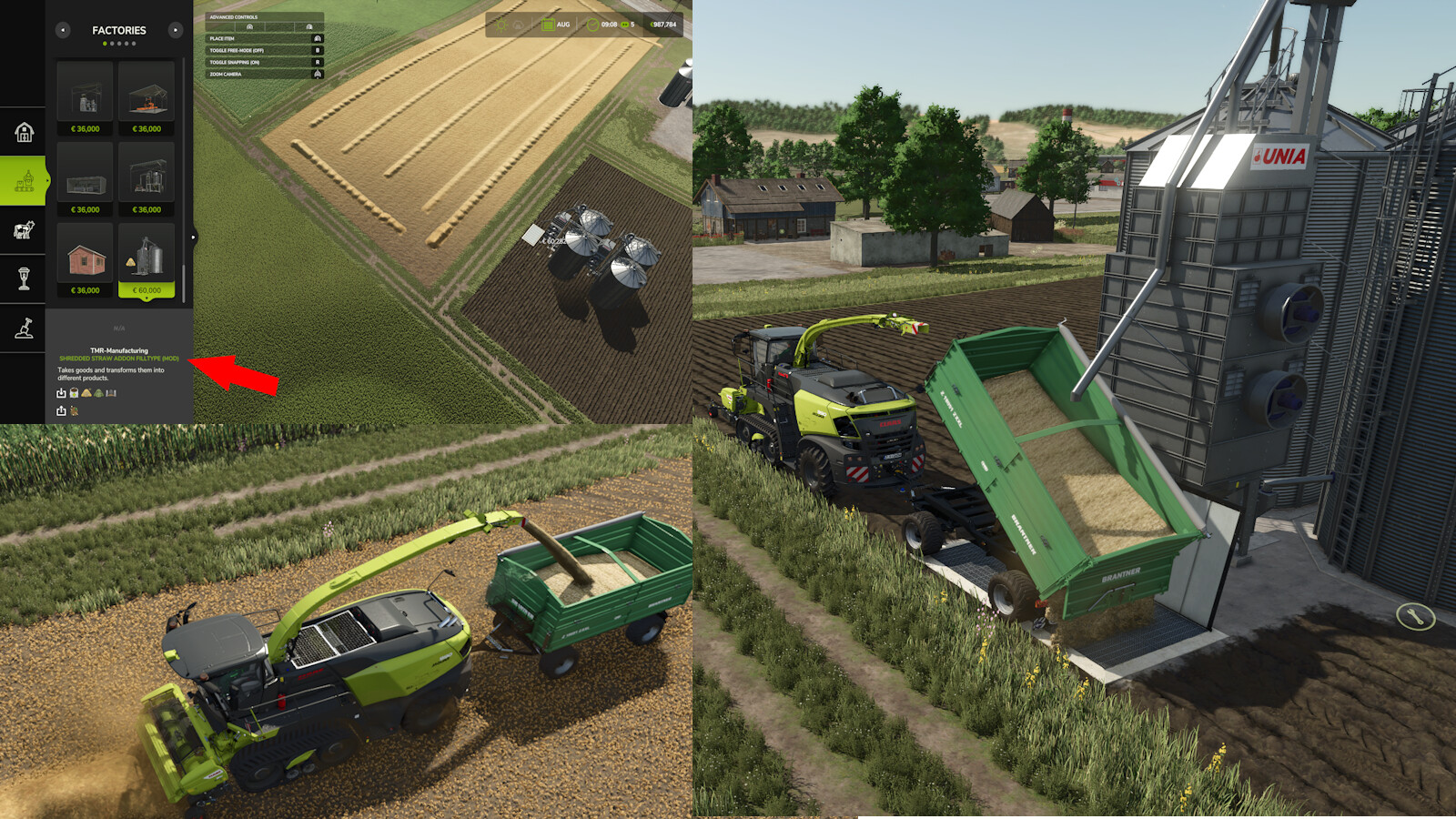Open the help exclamation icon near the silo
Viewport: 1456px width, 819px height.
pos(1416,617)
